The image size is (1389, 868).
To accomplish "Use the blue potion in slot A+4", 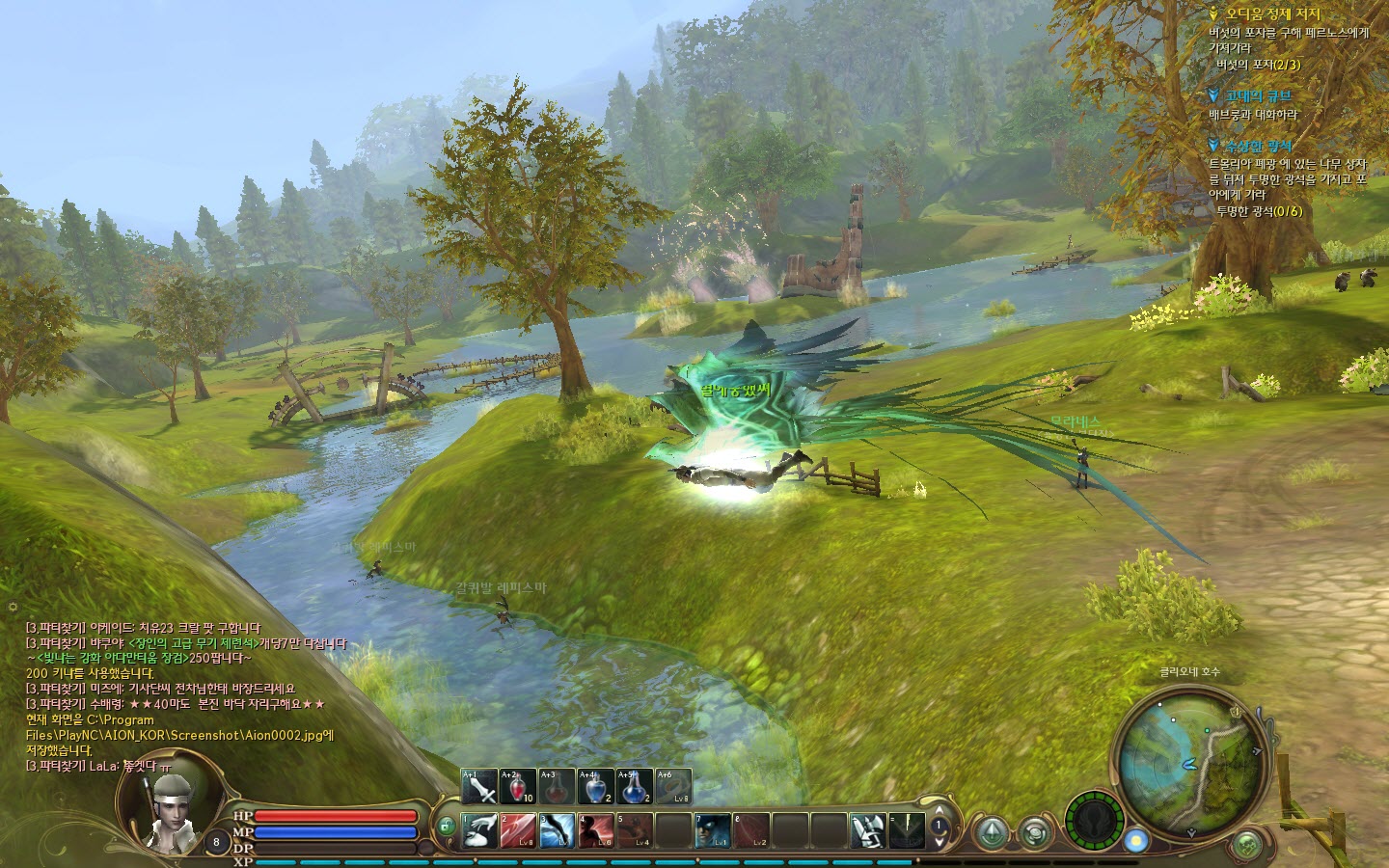I will coord(595,787).
